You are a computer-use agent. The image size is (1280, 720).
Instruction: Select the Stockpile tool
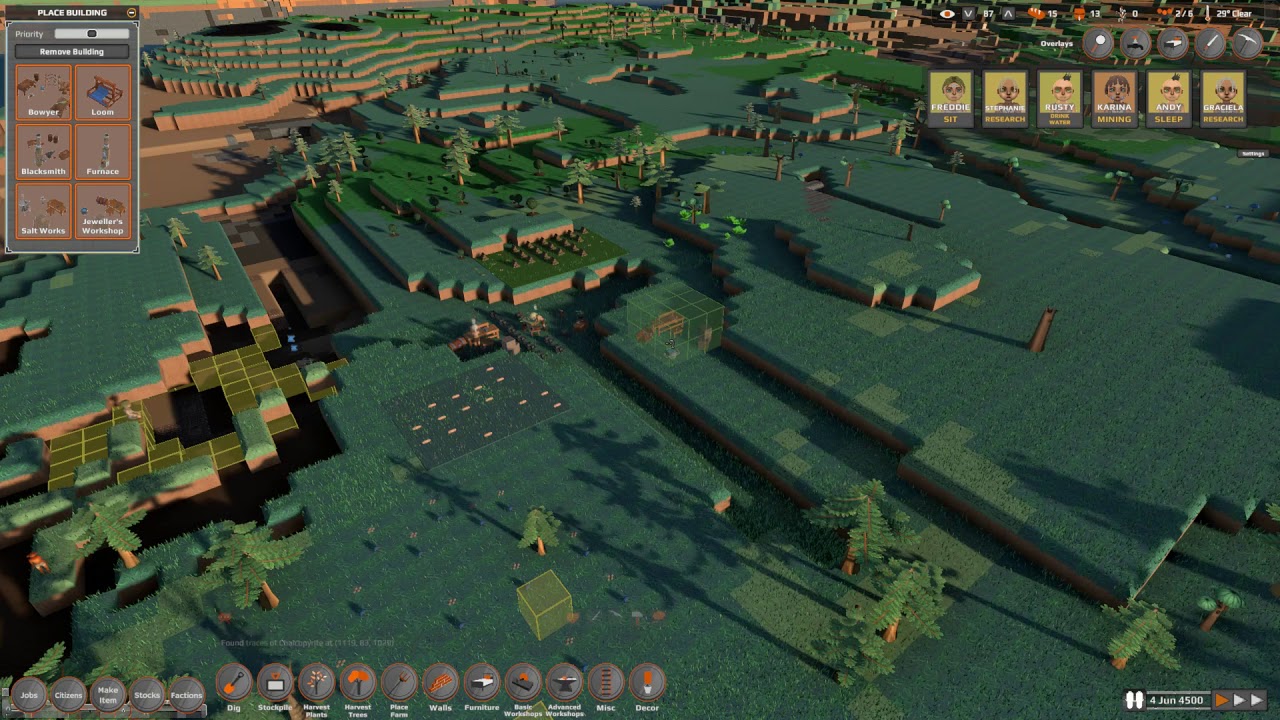[x=275, y=684]
